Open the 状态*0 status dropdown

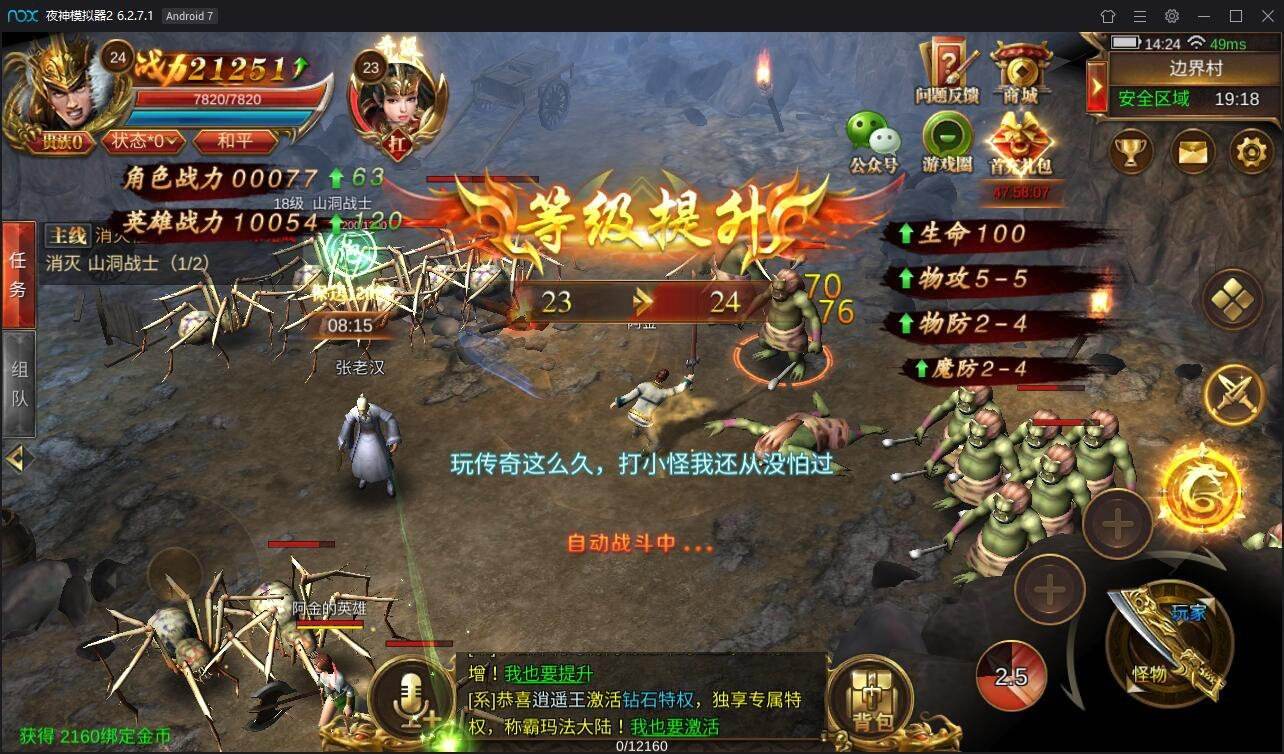[x=143, y=141]
